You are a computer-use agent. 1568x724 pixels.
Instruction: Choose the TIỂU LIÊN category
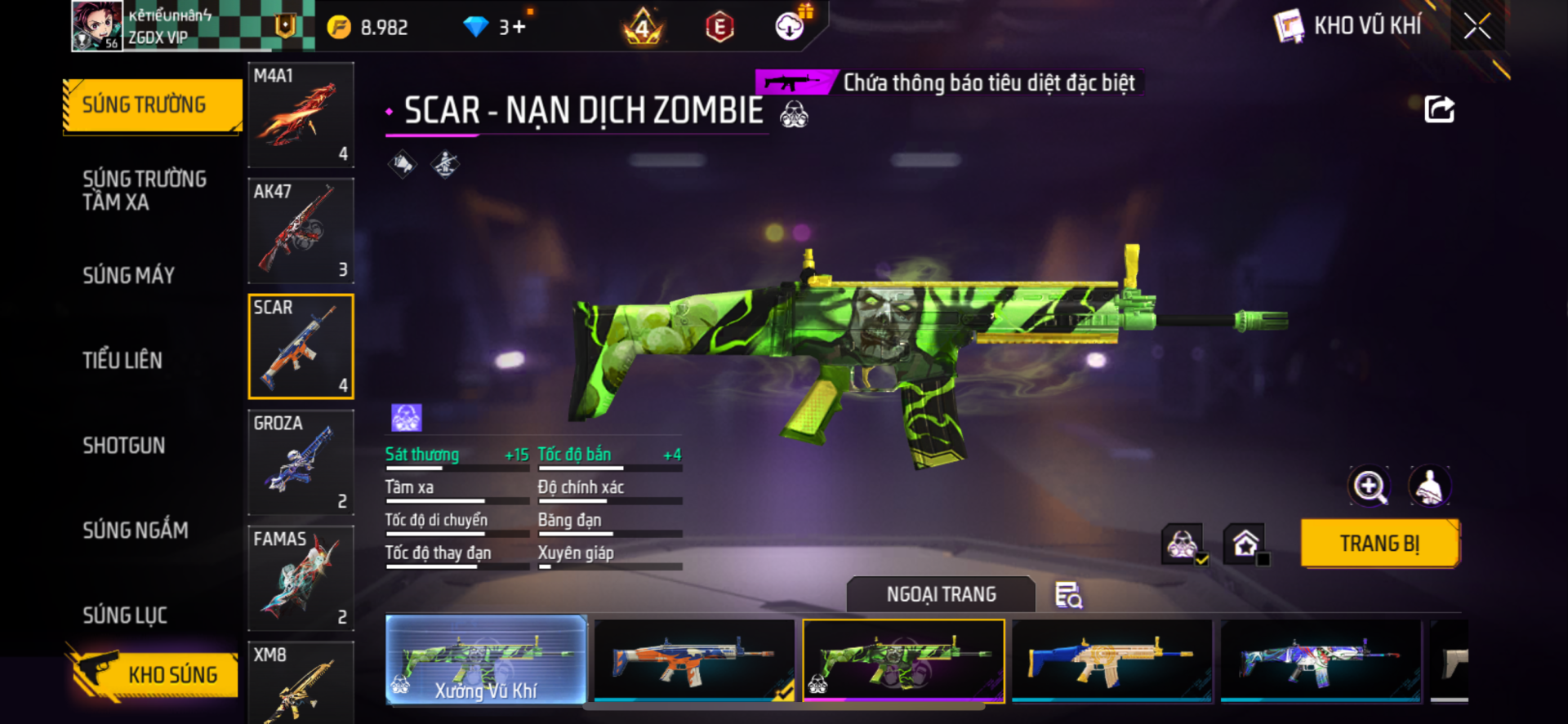pos(122,360)
